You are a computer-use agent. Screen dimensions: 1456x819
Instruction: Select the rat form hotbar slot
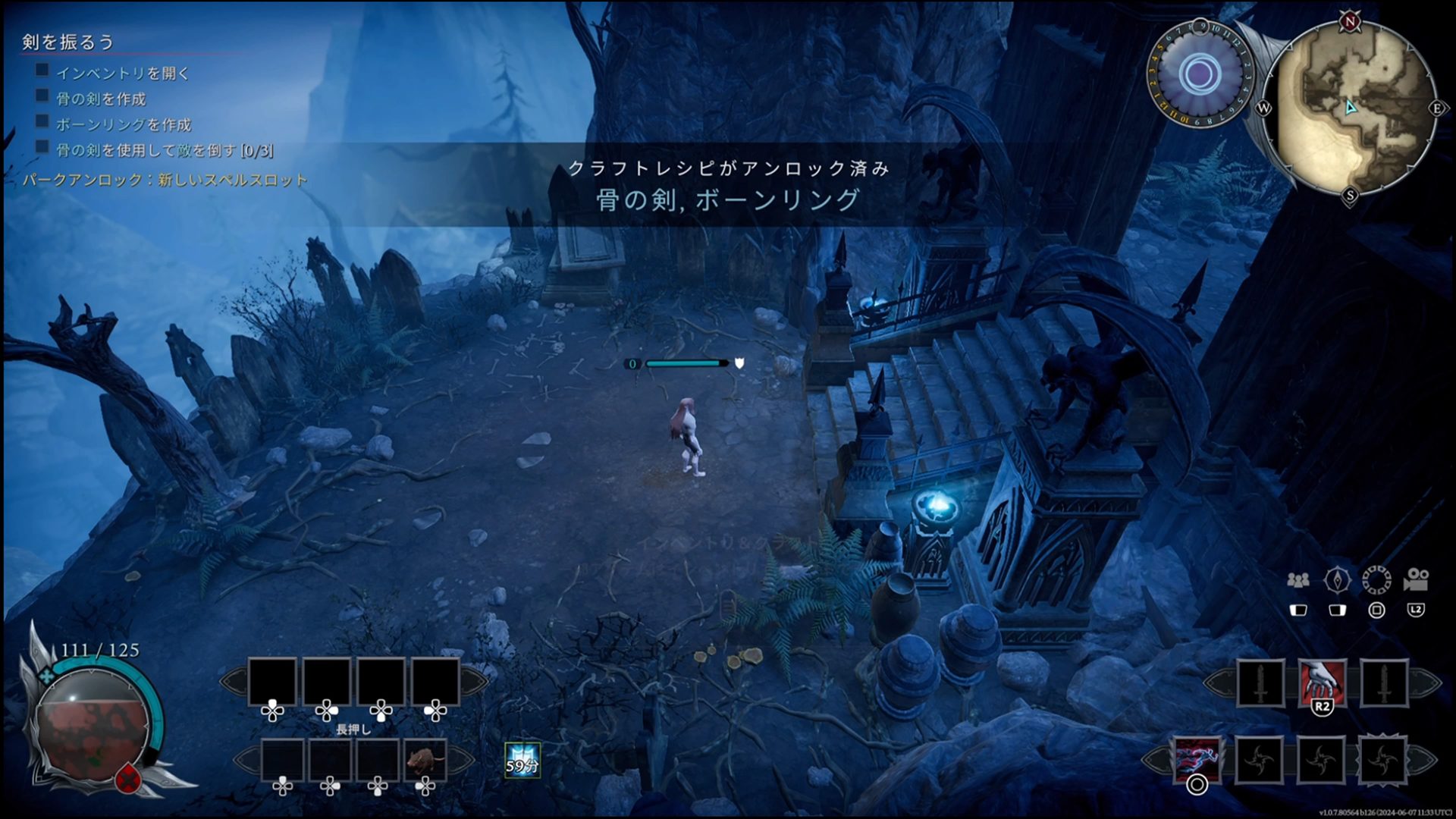click(425, 759)
